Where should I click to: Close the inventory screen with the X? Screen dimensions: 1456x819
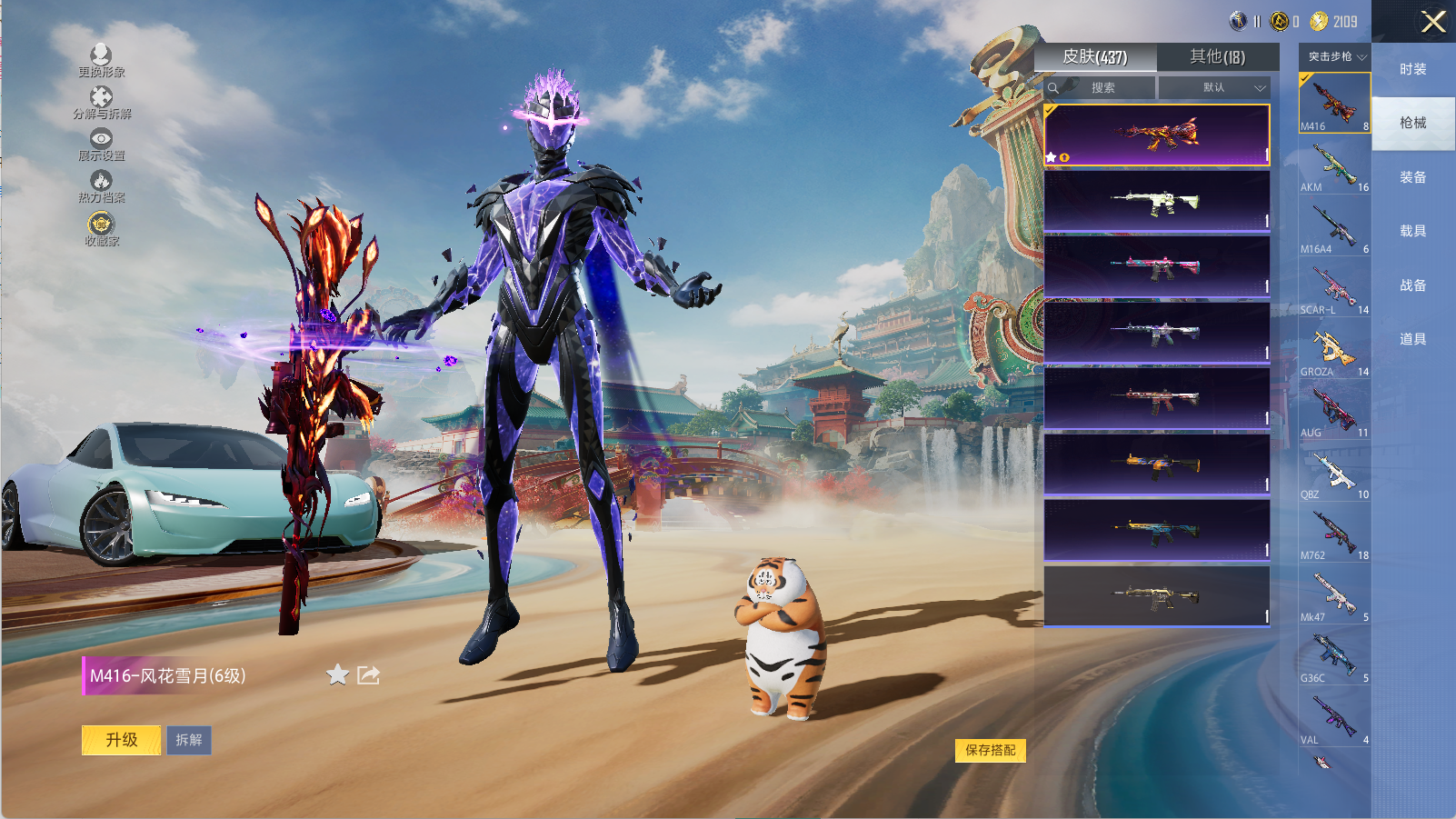pos(1433,22)
